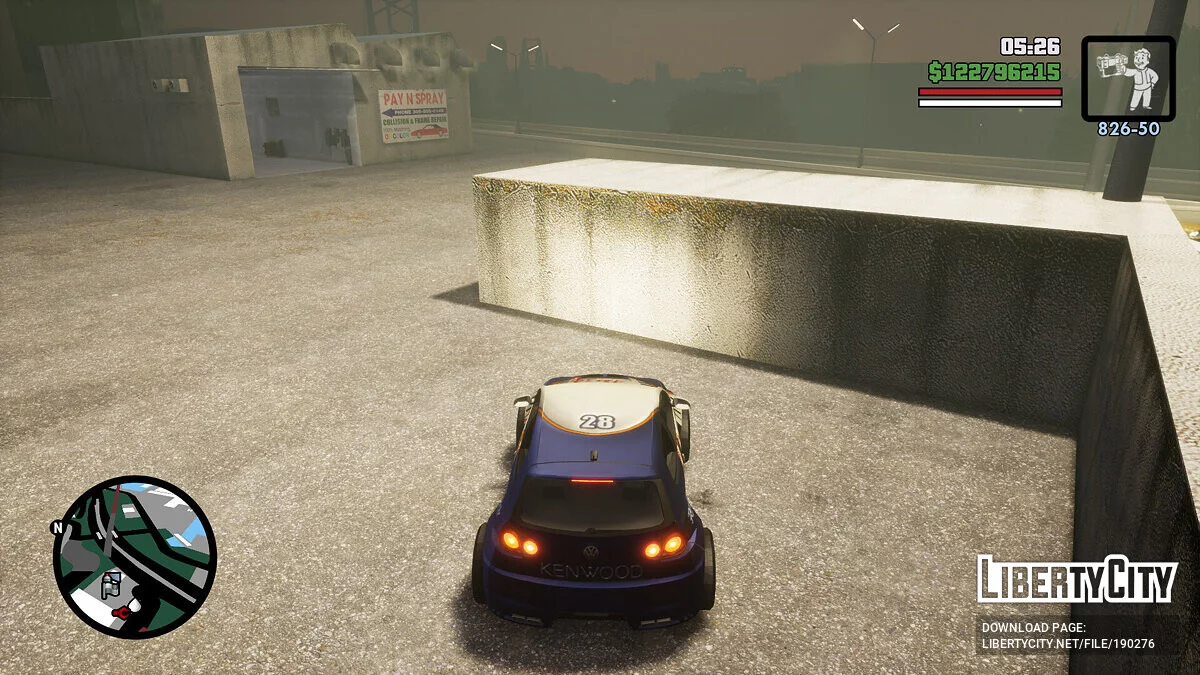Open the LibertyCity watermark logo

1076,579
